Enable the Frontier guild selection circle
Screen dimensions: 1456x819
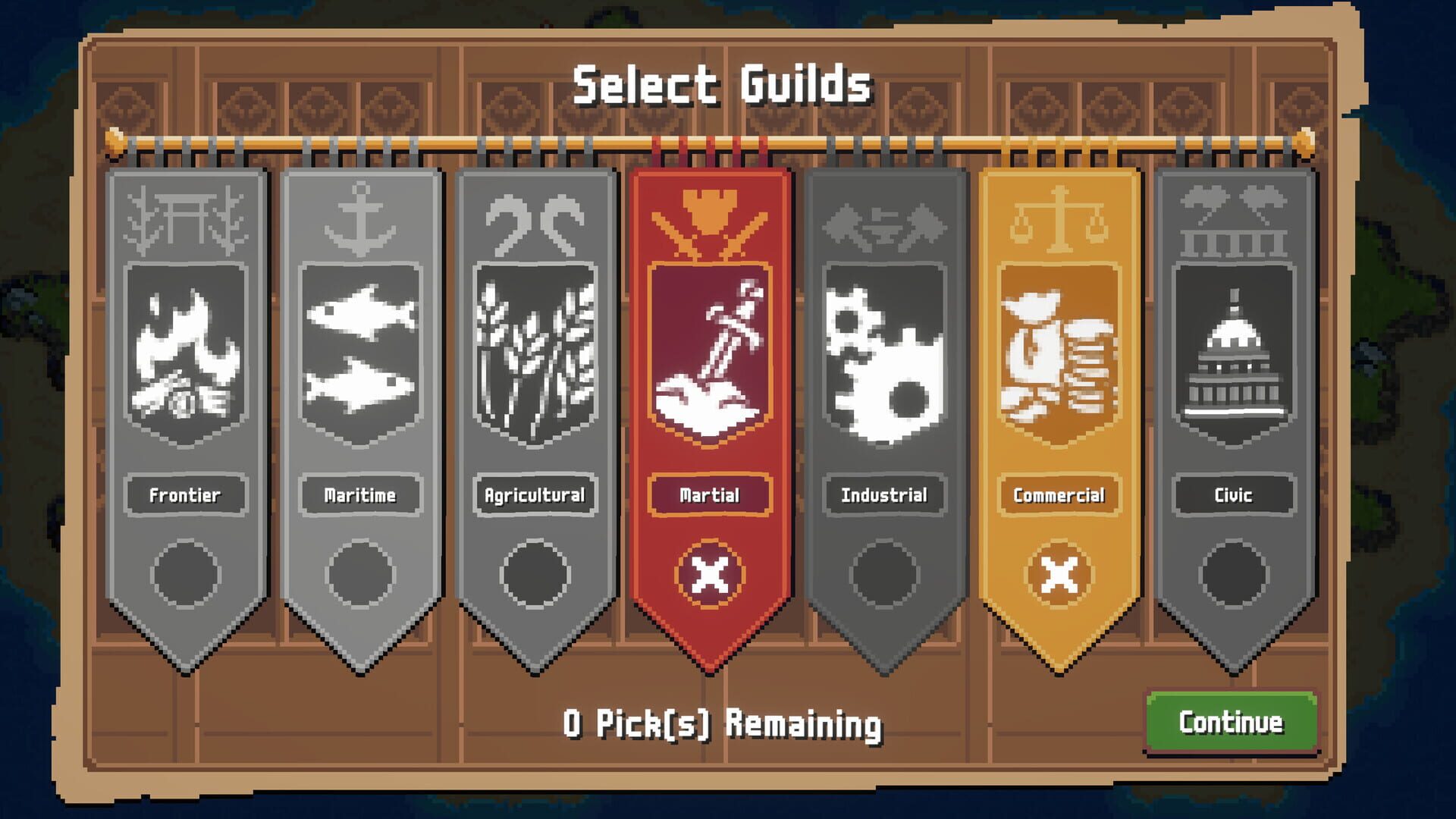point(184,573)
